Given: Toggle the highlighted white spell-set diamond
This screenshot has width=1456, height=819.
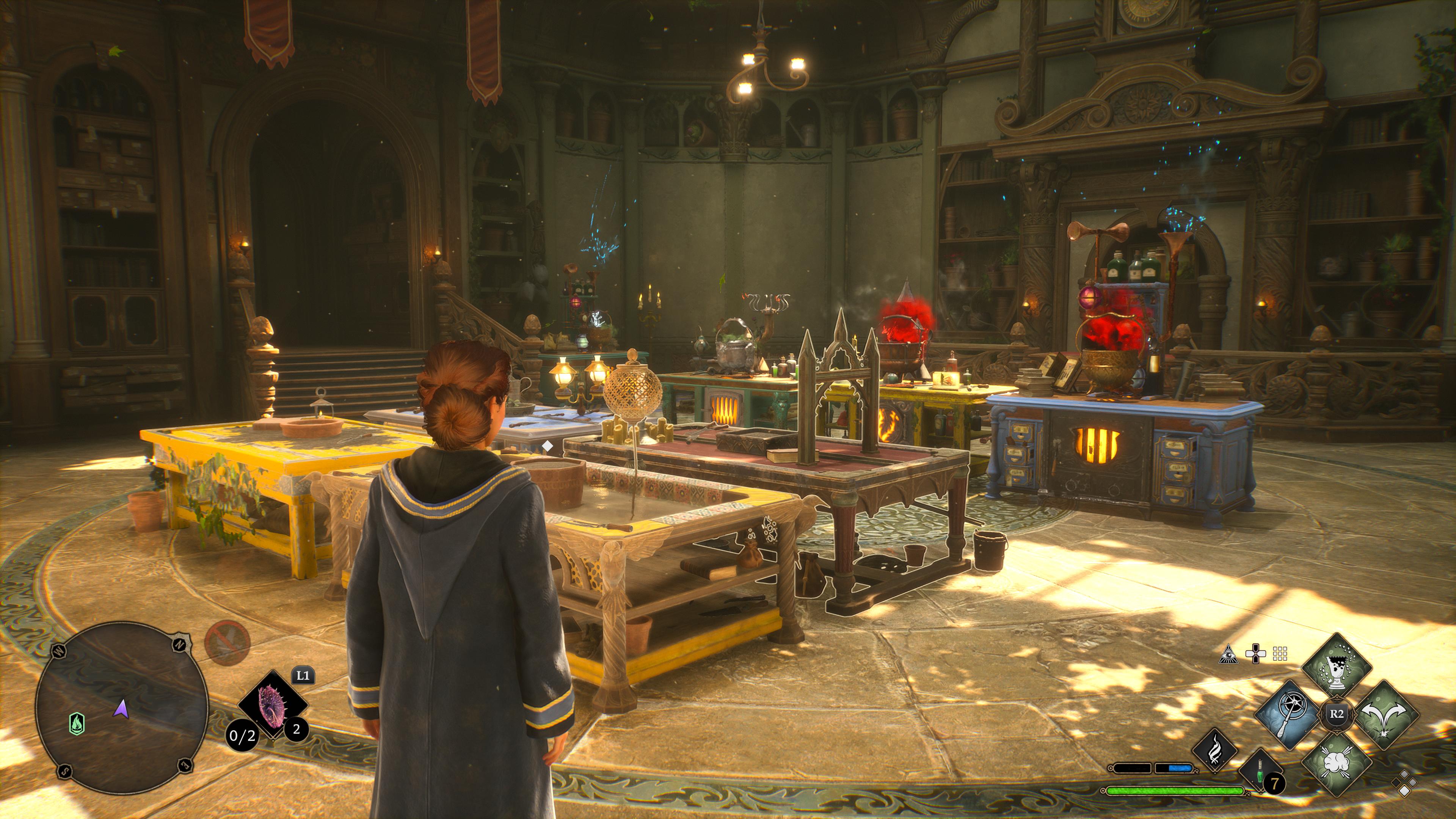Looking at the screenshot, I should [1404, 791].
